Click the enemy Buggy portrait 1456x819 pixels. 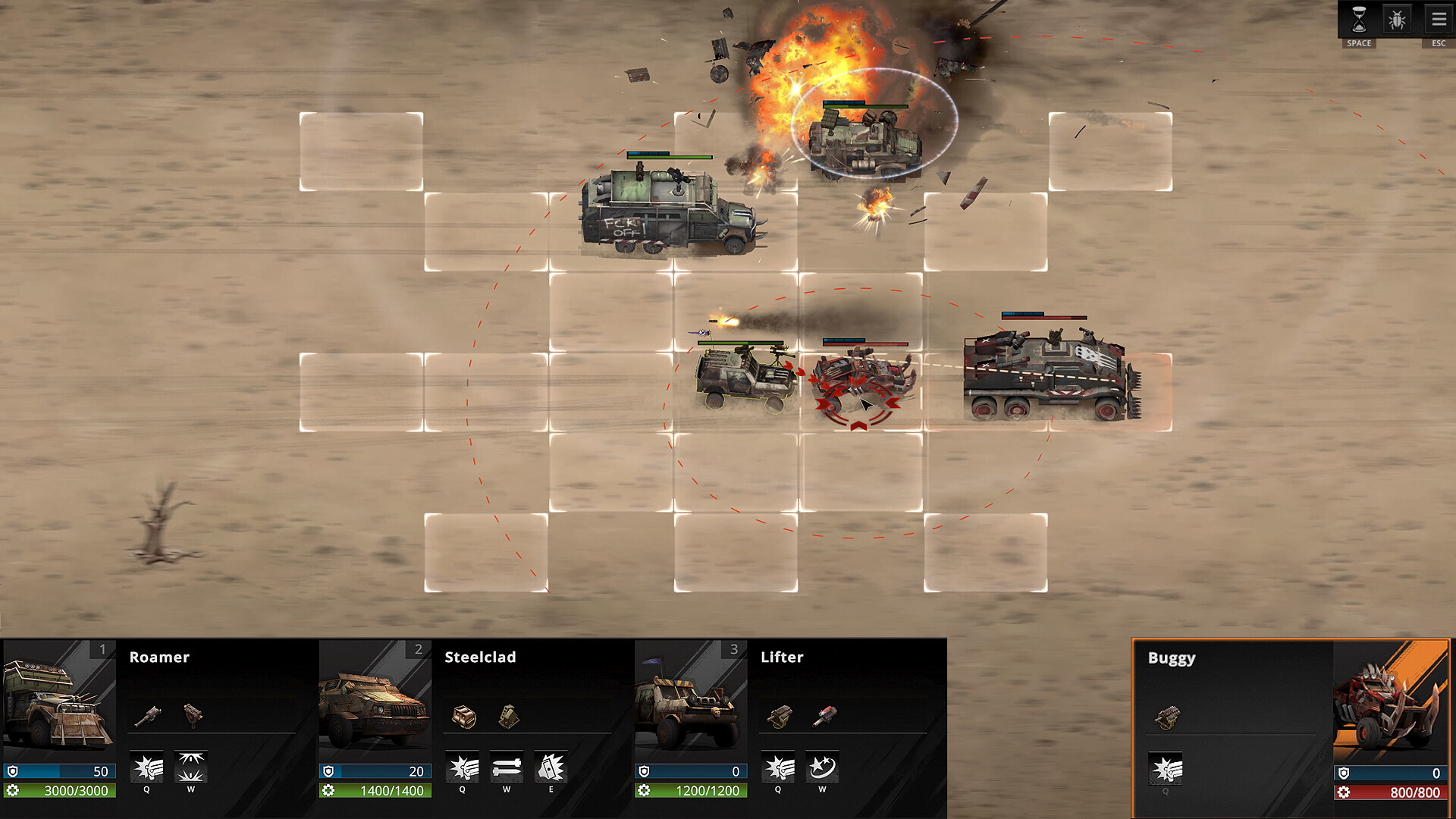coord(1391,701)
